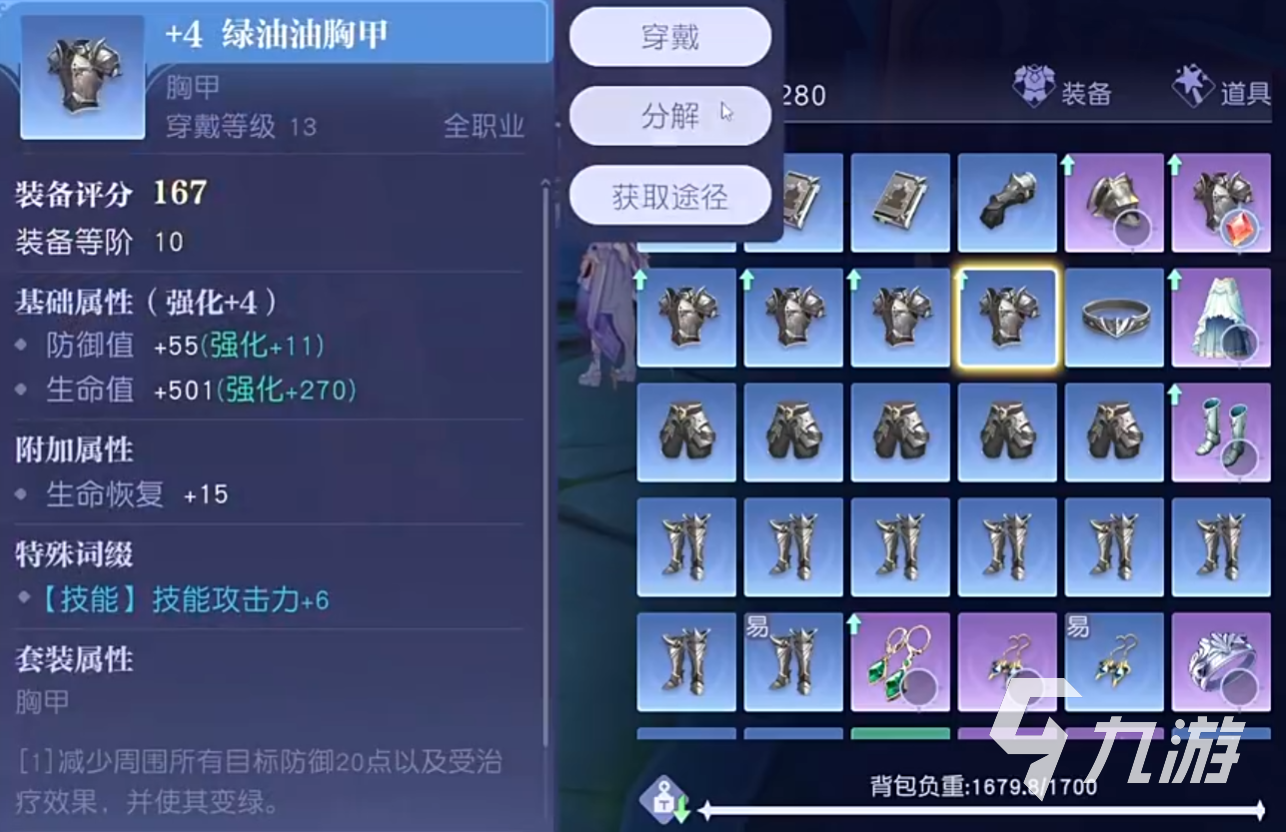
Task: Open the white dress item slot
Action: point(1221,318)
